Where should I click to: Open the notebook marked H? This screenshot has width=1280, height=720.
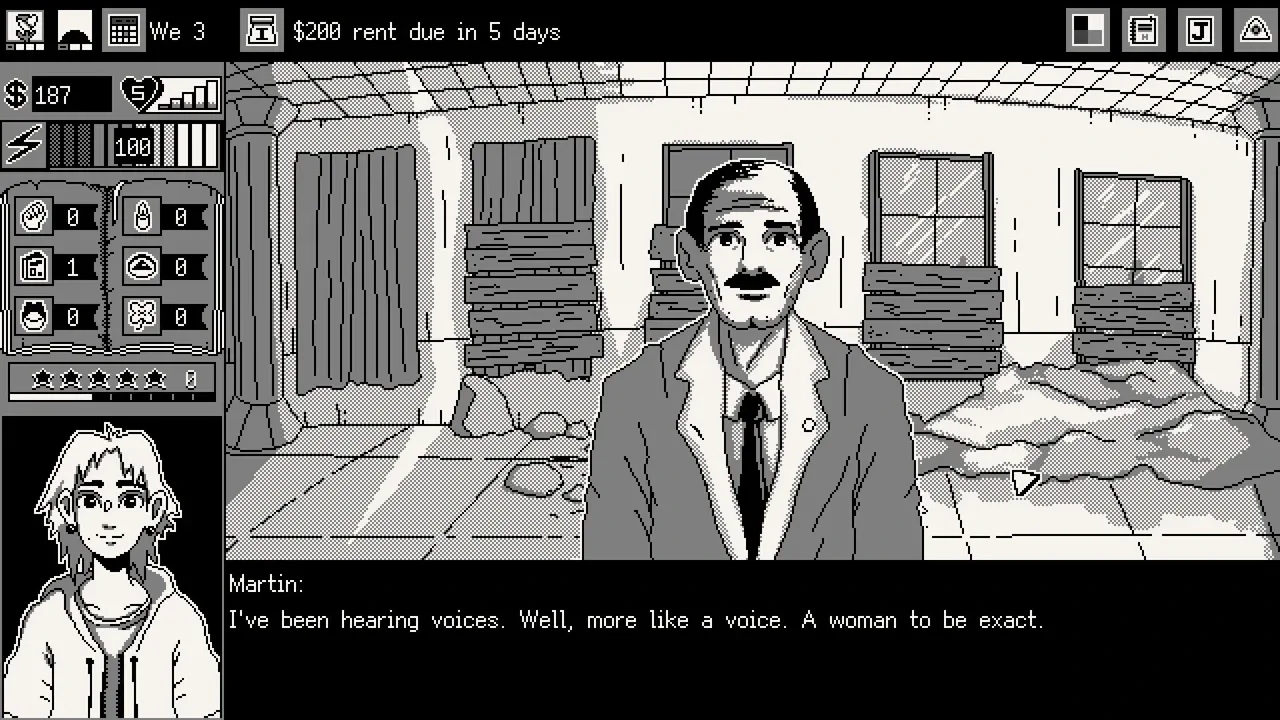[x=1143, y=31]
